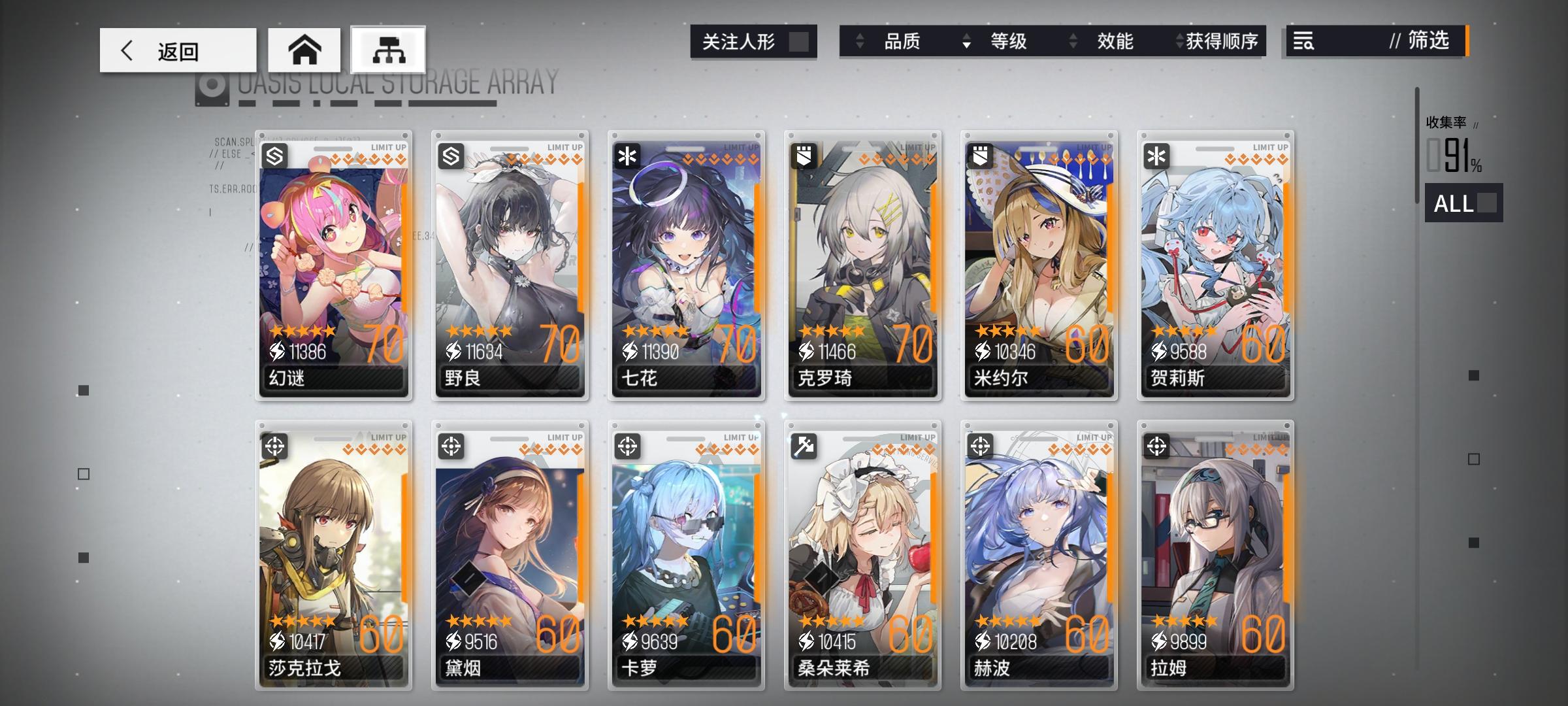Screen dimensions: 1568x706
Task: Click the weapon class icon on 幻谜's card
Action: [x=275, y=155]
